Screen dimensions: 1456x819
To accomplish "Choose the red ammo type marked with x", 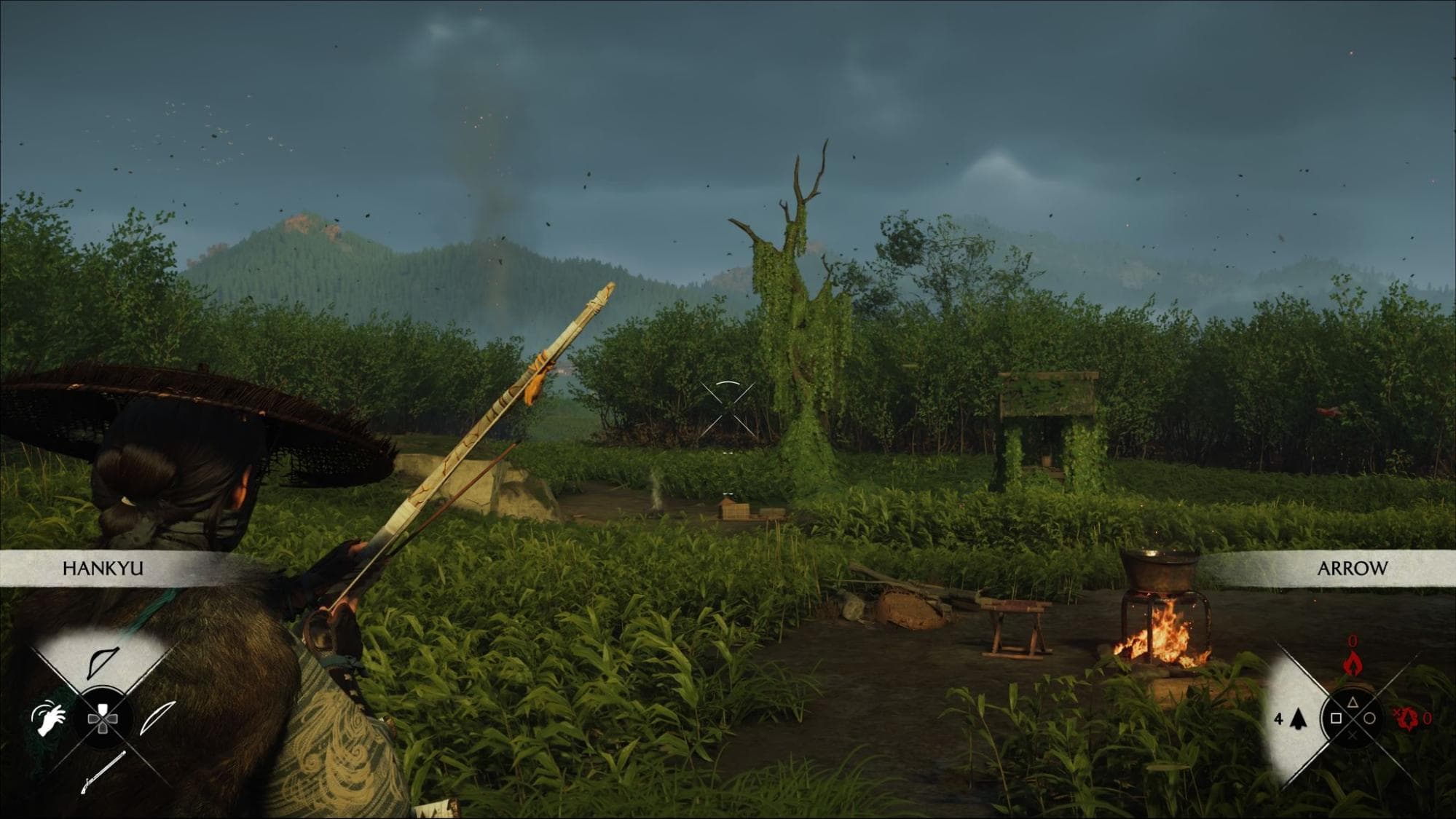I will point(1406,719).
